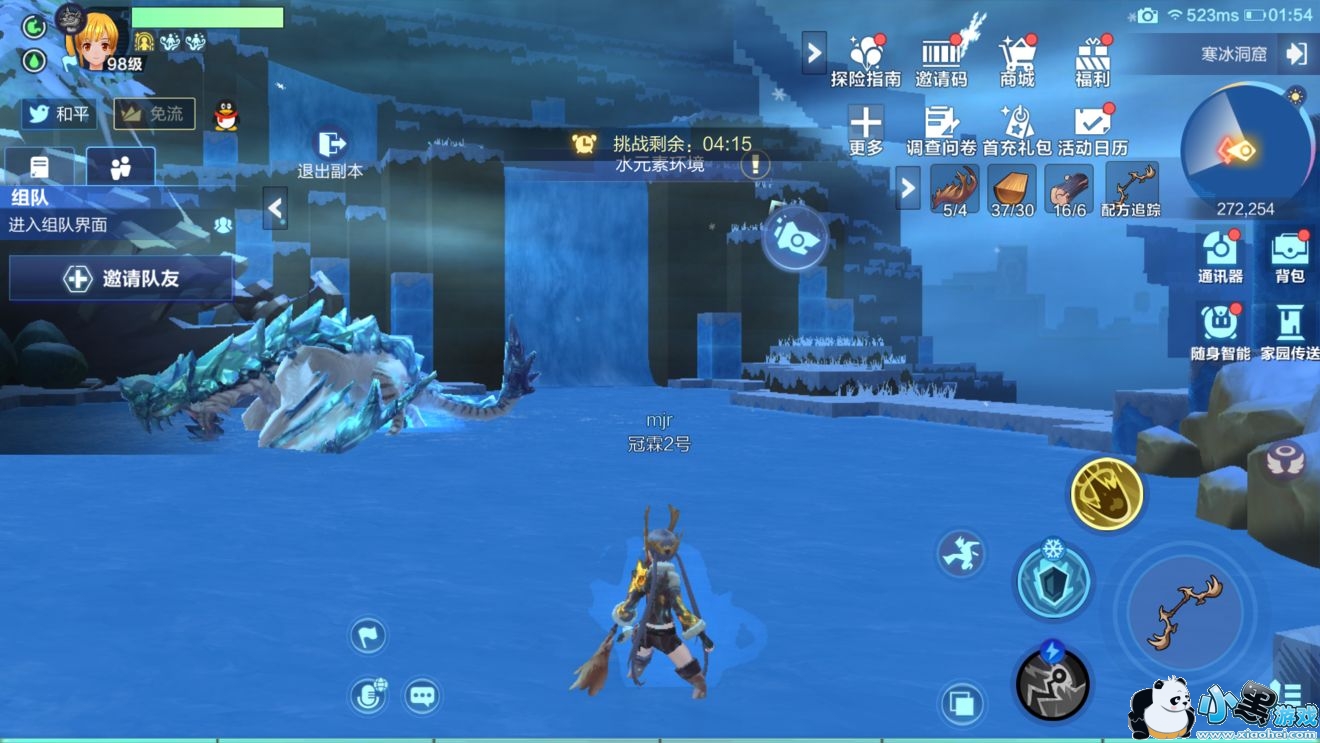Click the circular minimap
The image size is (1320, 743).
tap(1246, 150)
